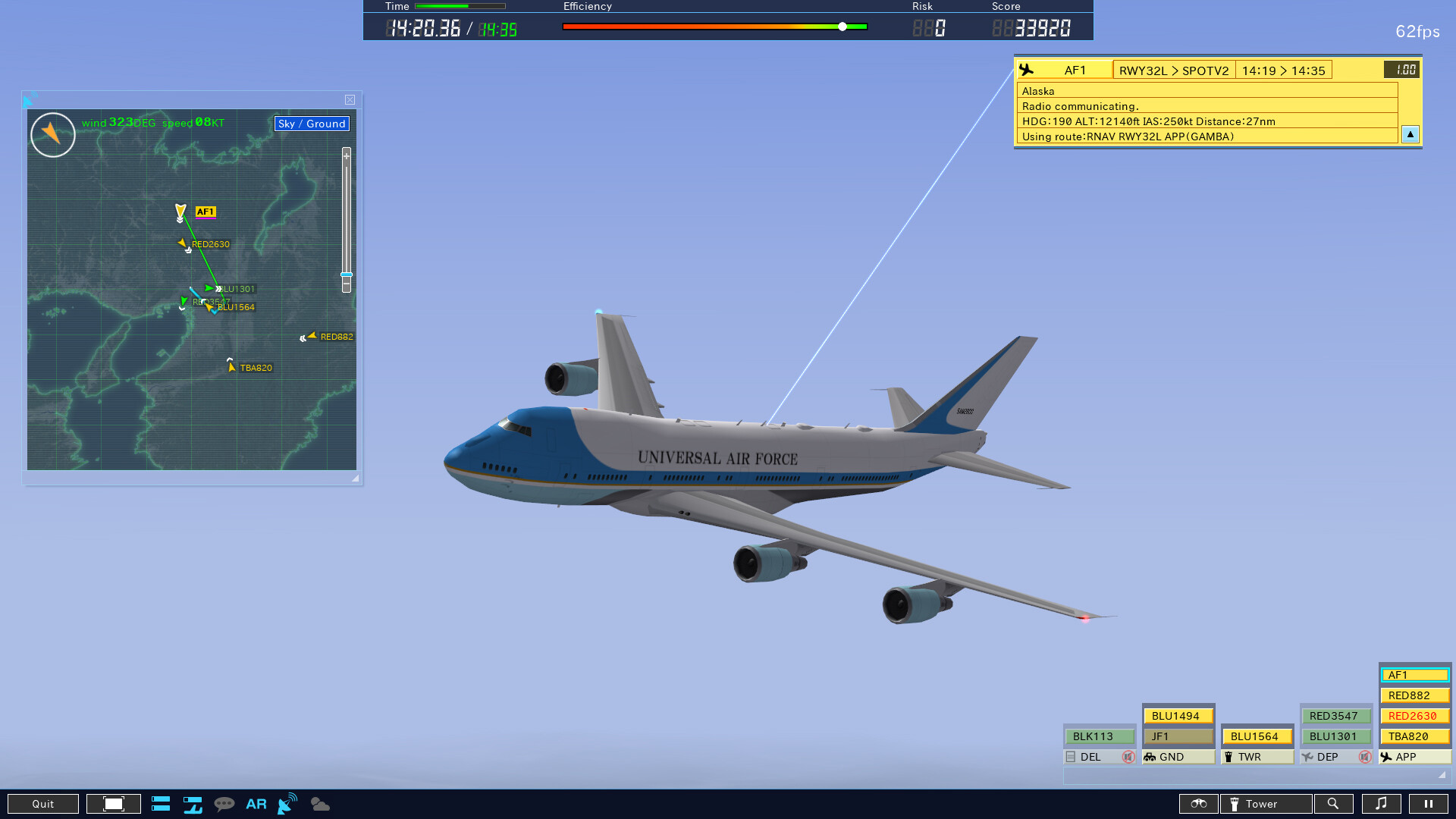Click the music note icon
1456x819 pixels.
1382,804
